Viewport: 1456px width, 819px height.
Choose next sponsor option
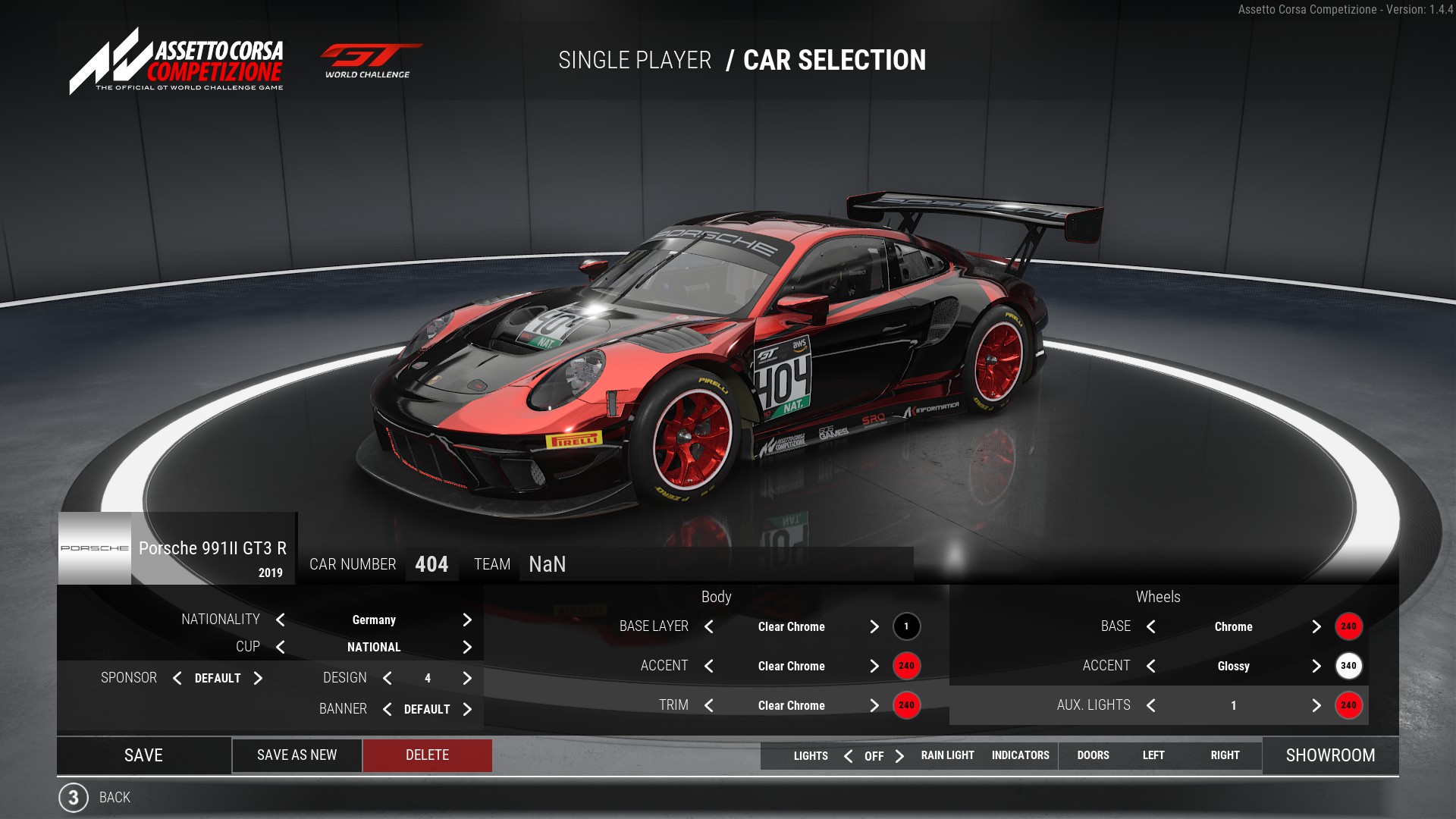point(258,678)
